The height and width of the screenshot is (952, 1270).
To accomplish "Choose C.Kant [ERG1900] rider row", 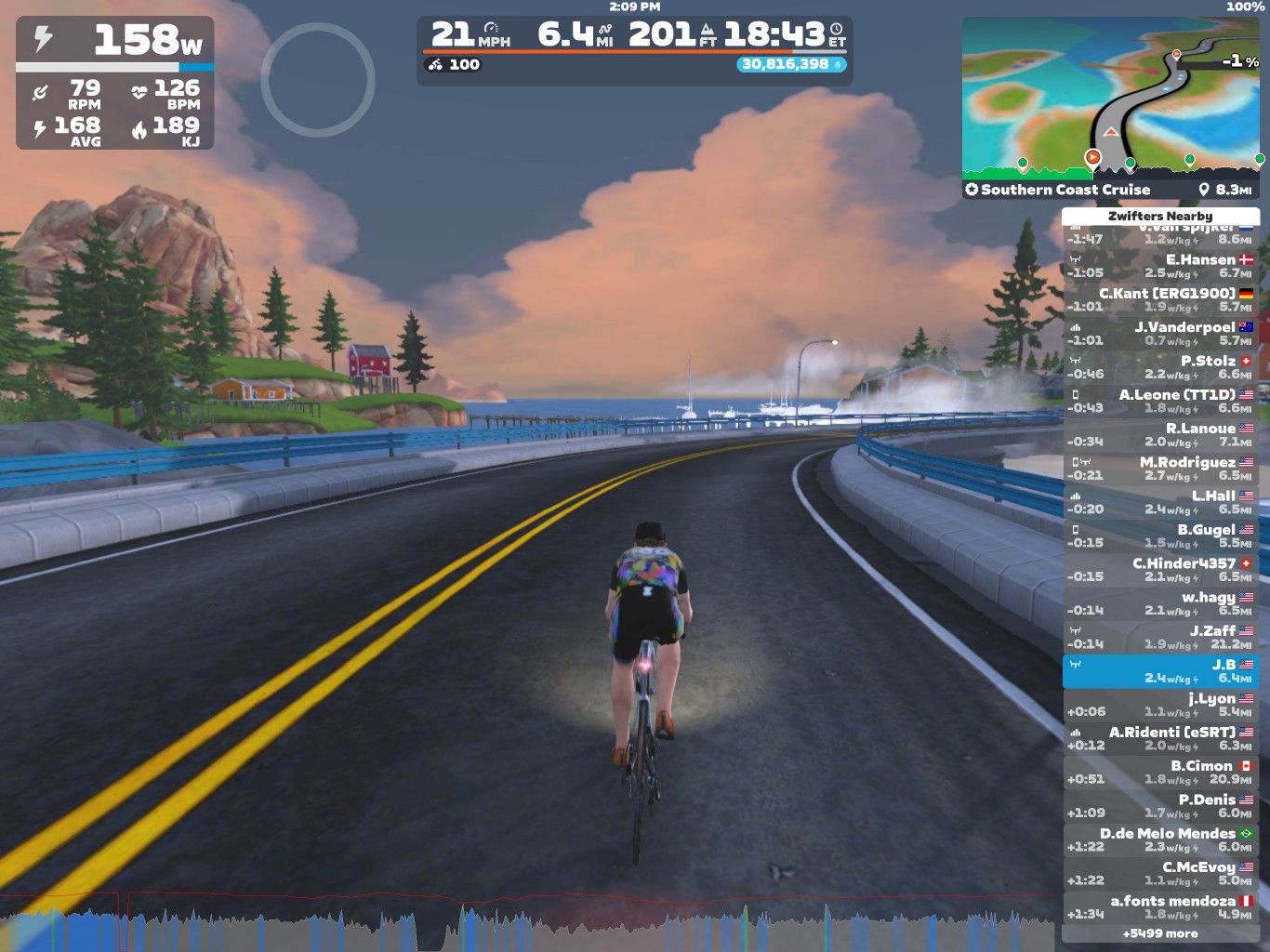I will [x=1159, y=299].
